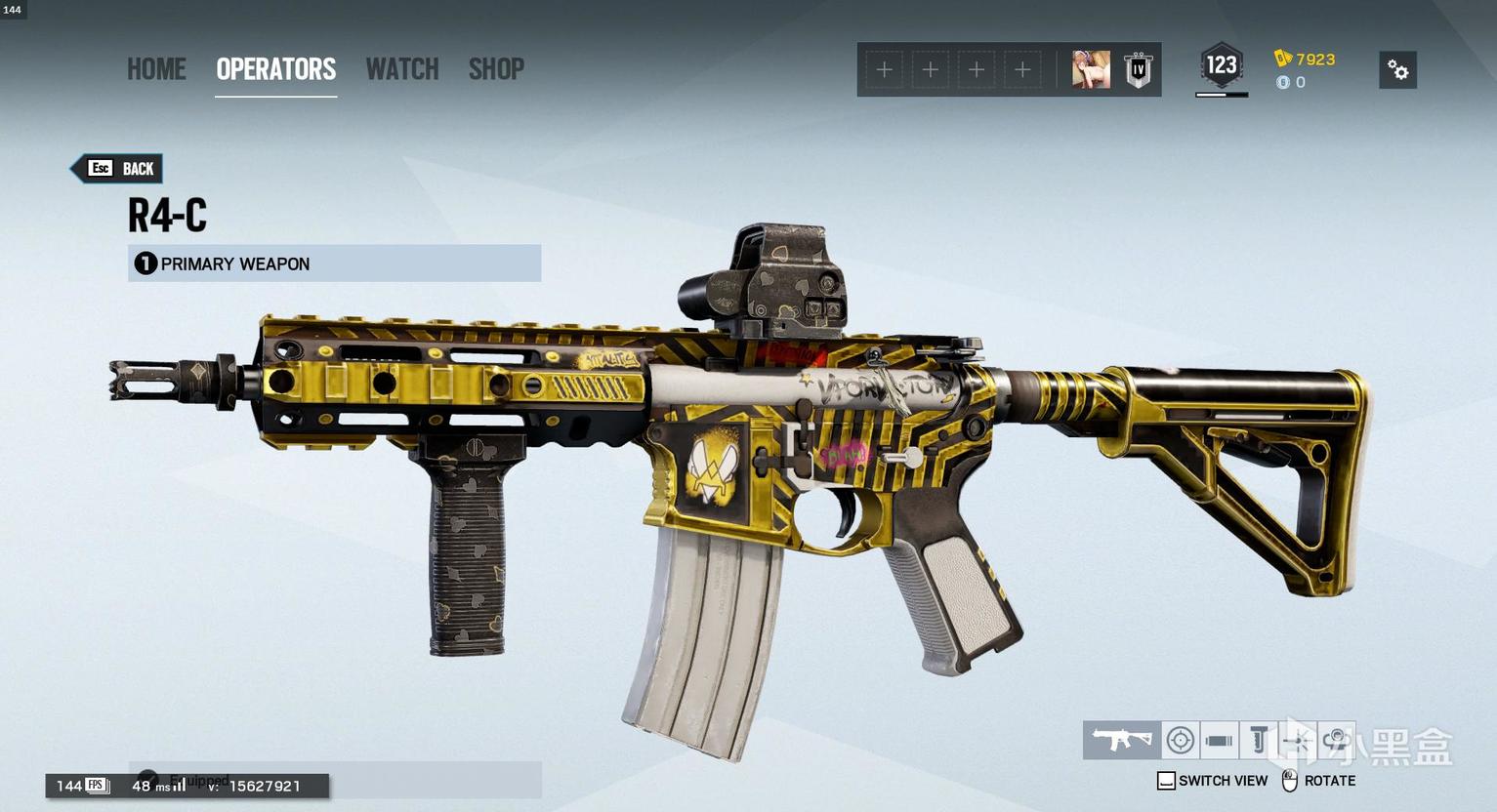1497x812 pixels.
Task: Select the Primary Weapon slot header
Action: point(334,264)
